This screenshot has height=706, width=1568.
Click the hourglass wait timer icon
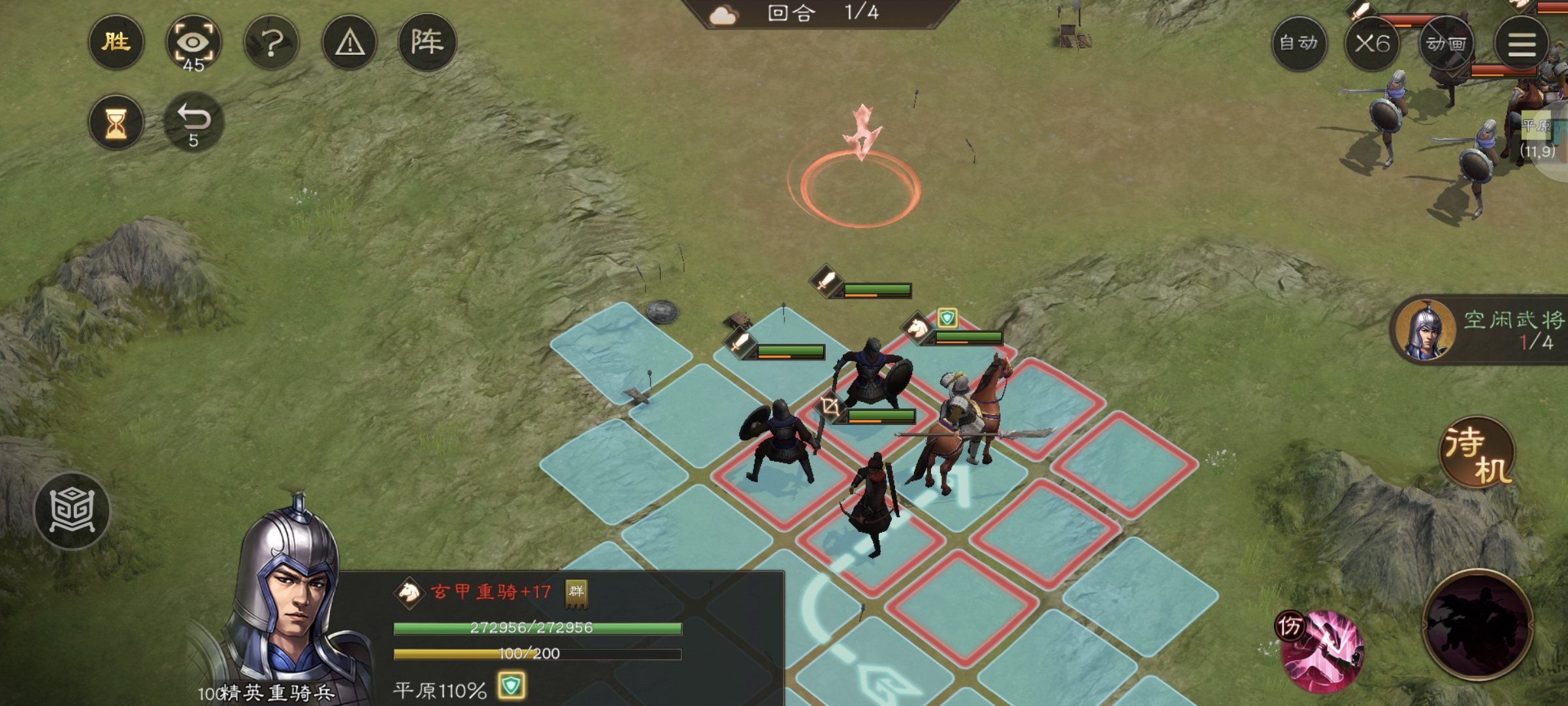pos(118,121)
